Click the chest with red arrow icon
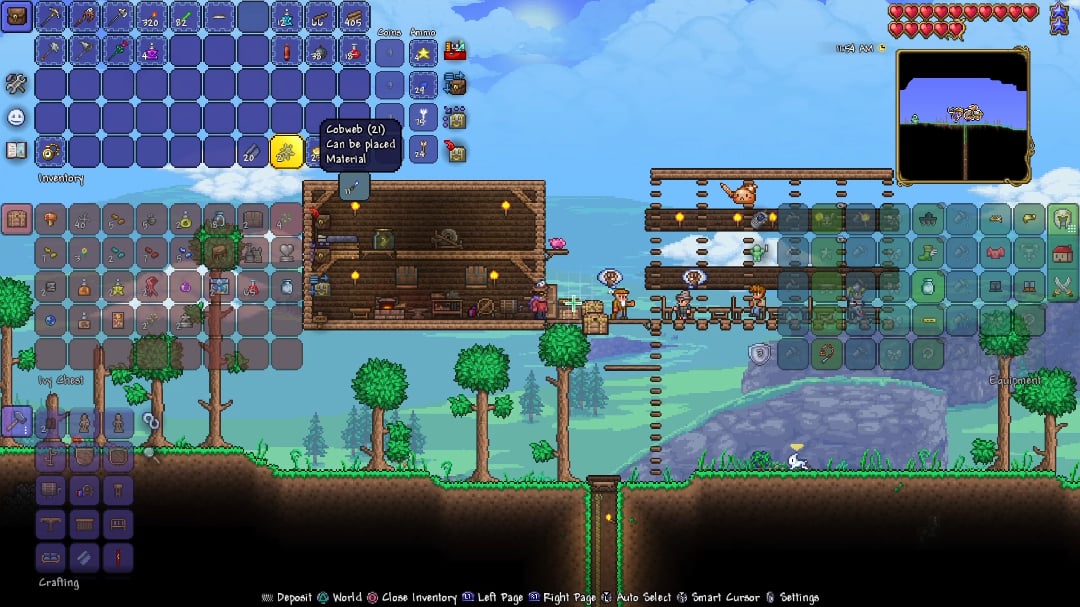This screenshot has height=607, width=1080. tap(457, 151)
